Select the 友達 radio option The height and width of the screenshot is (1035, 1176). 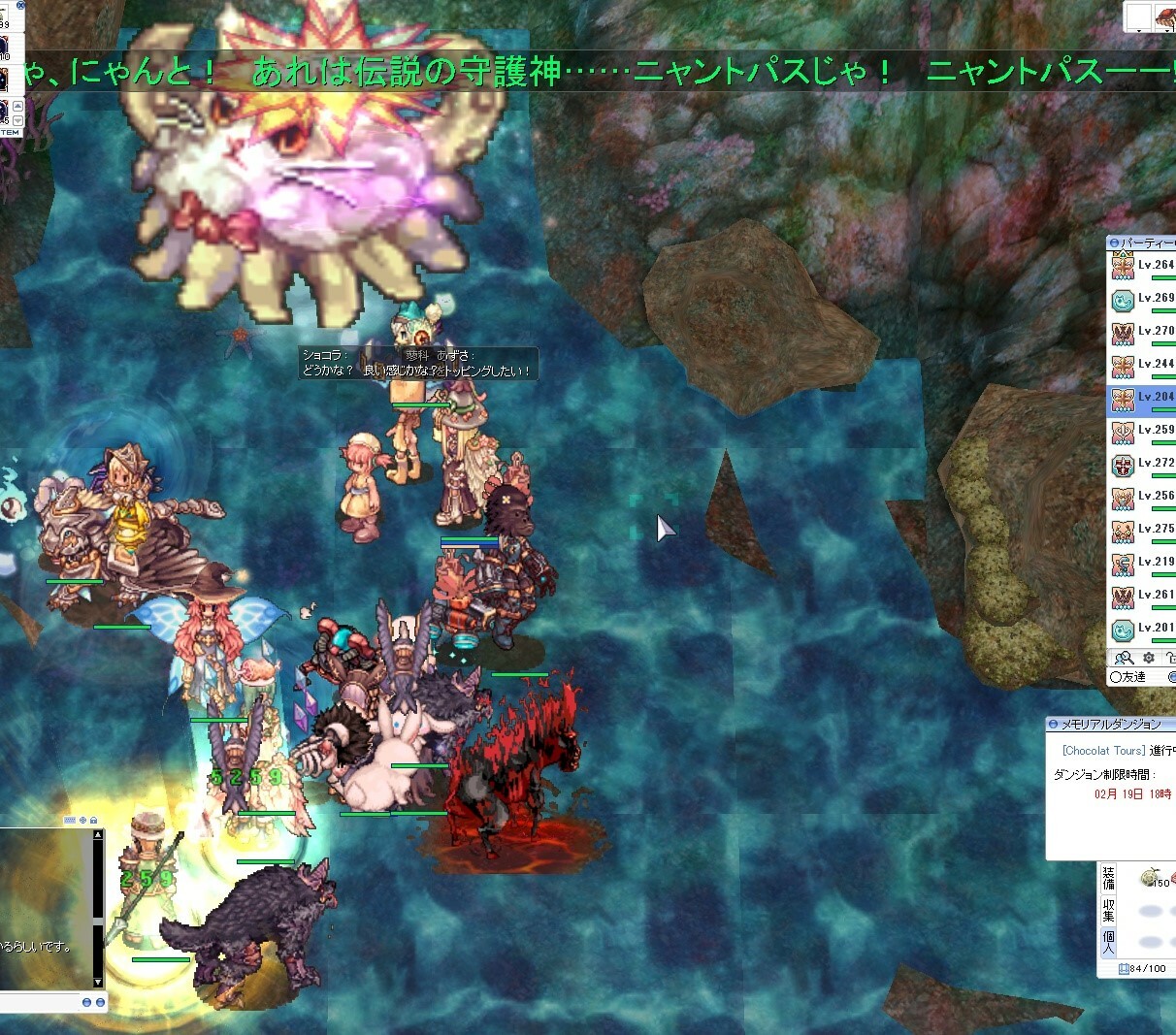pyautogui.click(x=1116, y=677)
